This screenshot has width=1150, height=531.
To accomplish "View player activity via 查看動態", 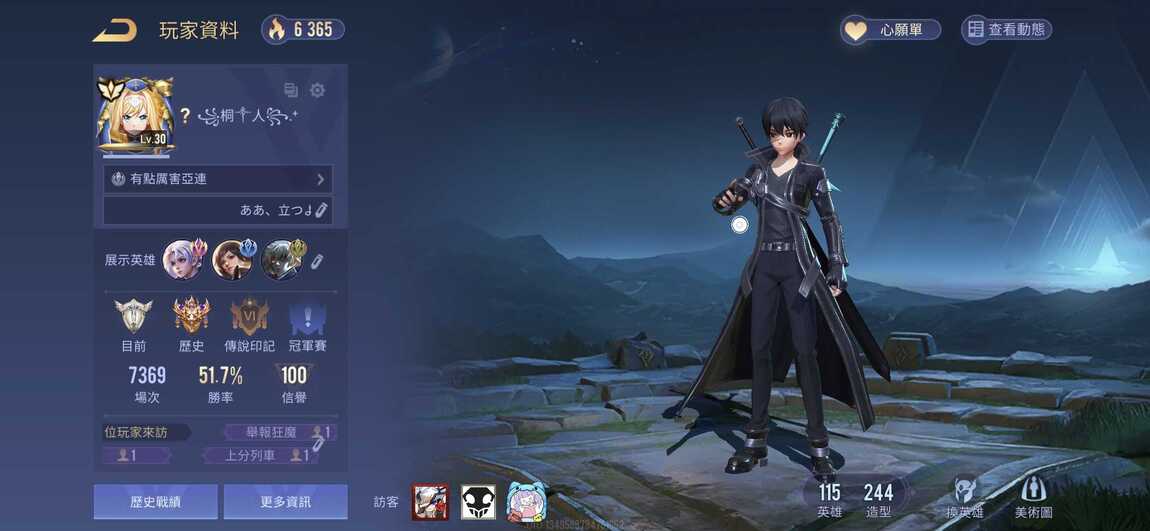I will (1006, 30).
